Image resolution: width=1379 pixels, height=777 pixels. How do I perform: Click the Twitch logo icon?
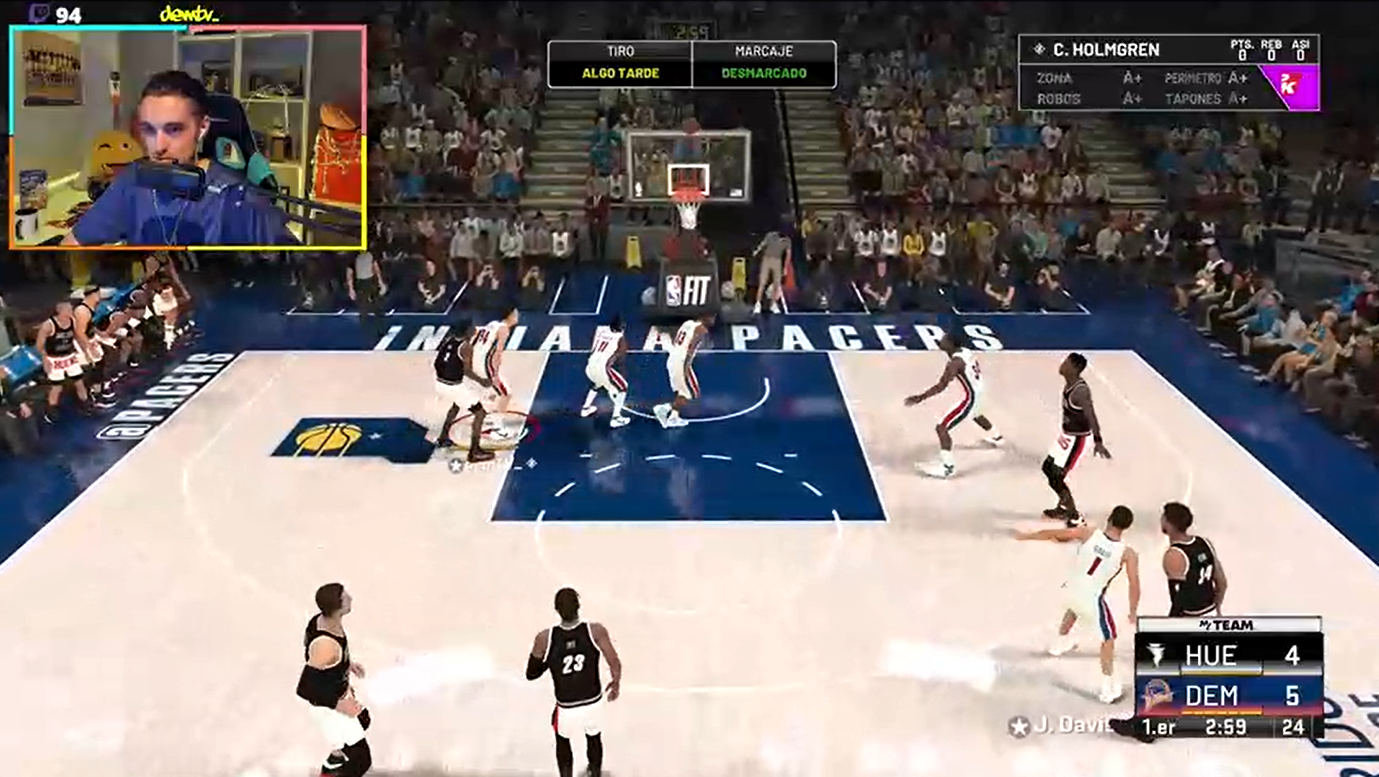(x=39, y=14)
